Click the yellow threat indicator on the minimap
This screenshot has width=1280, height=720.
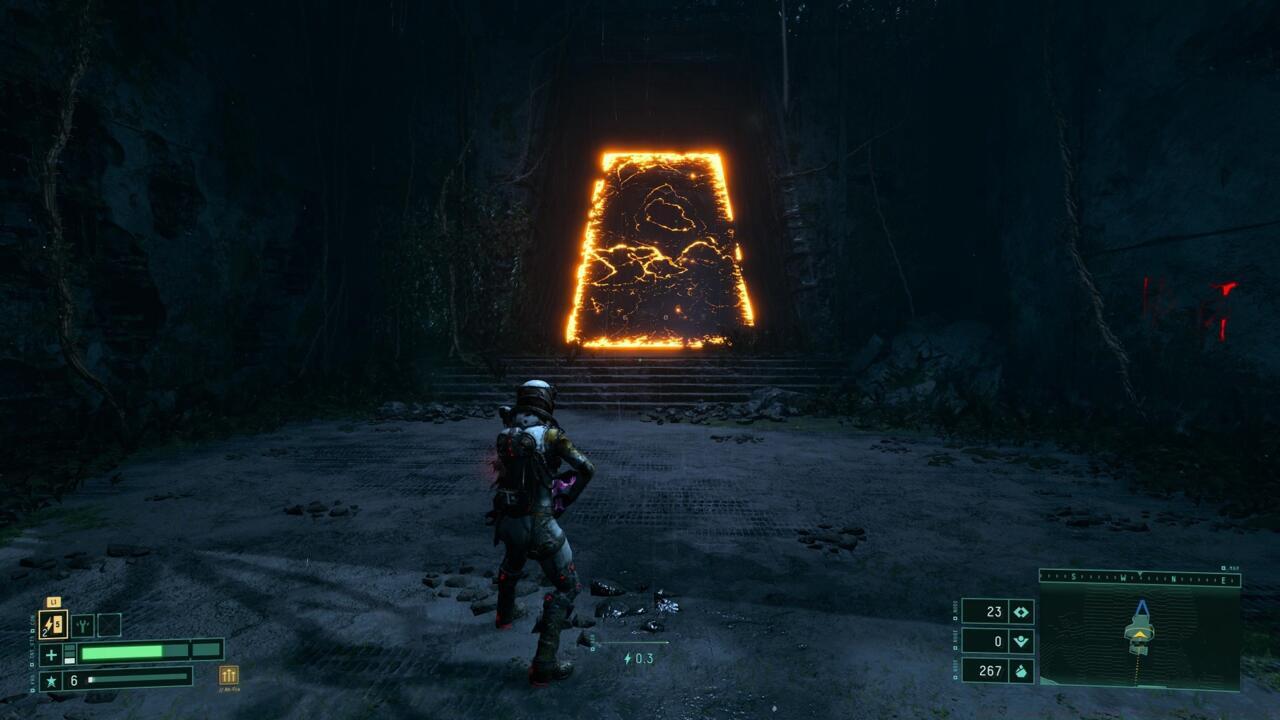pos(1139,633)
